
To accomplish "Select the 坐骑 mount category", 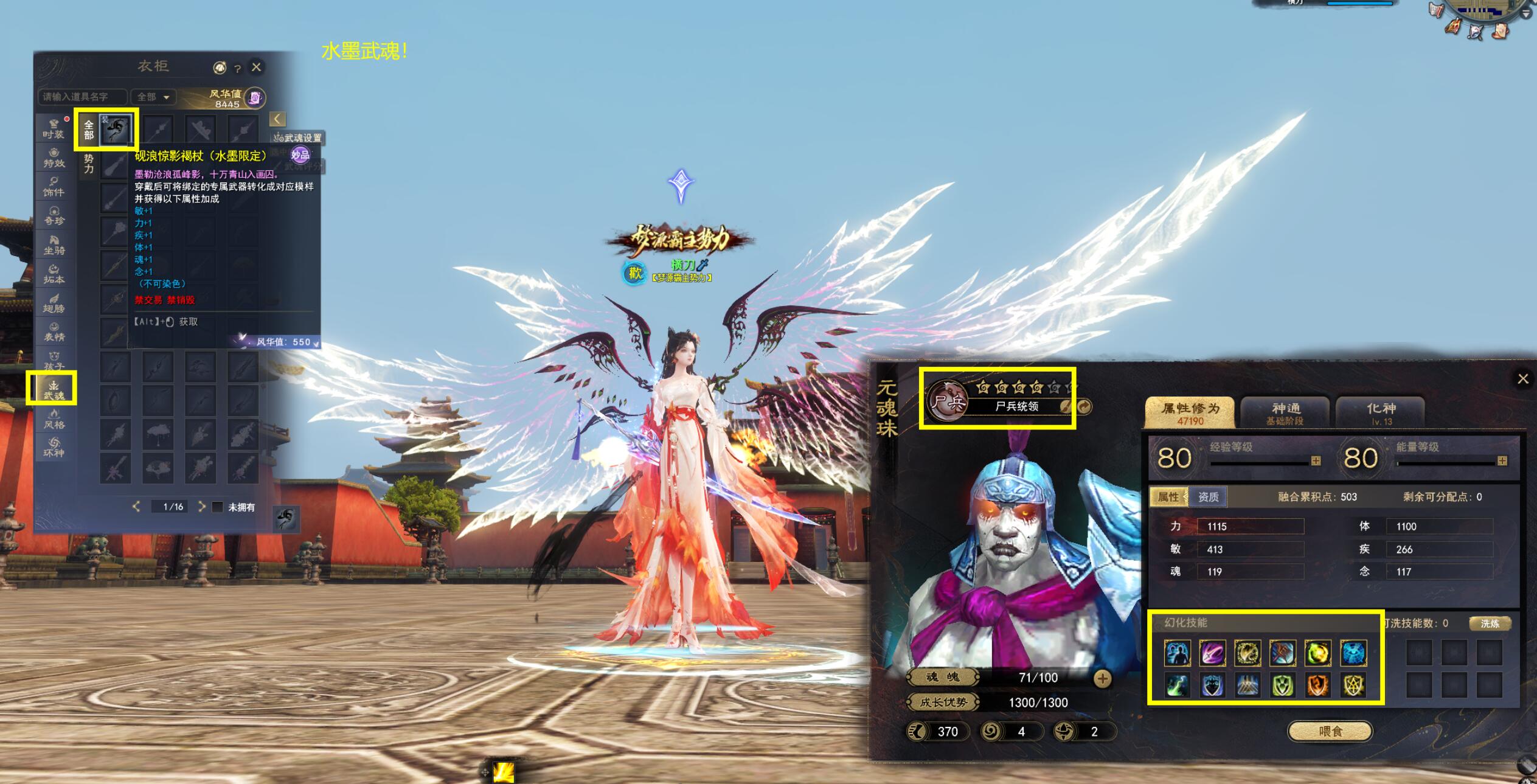I will tap(54, 245).
